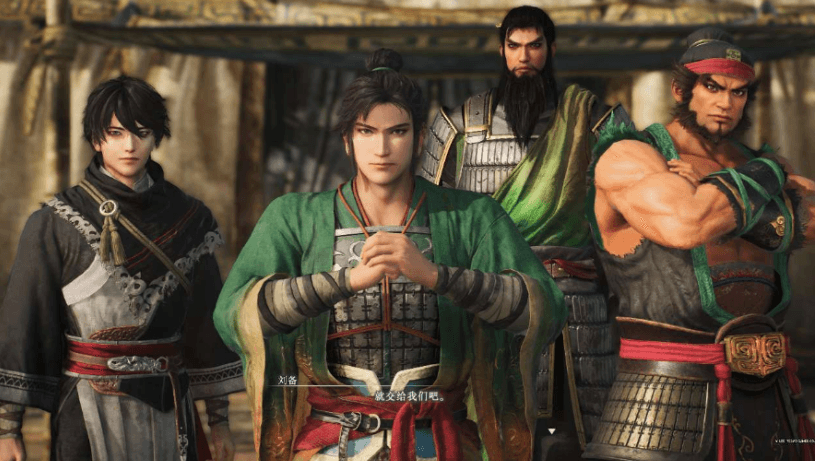
Task: Click the dialogue continue arrow
Action: [x=549, y=431]
